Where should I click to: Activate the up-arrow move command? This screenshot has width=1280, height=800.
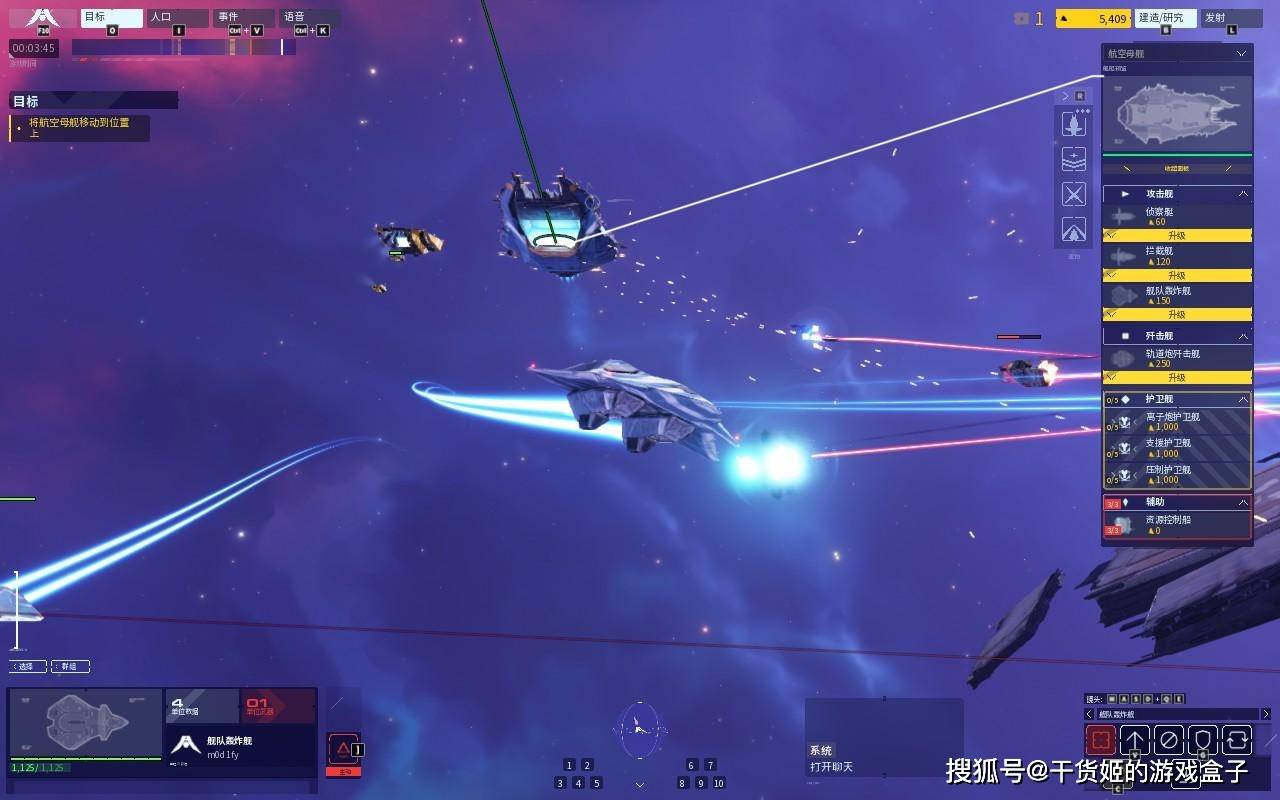point(1134,740)
